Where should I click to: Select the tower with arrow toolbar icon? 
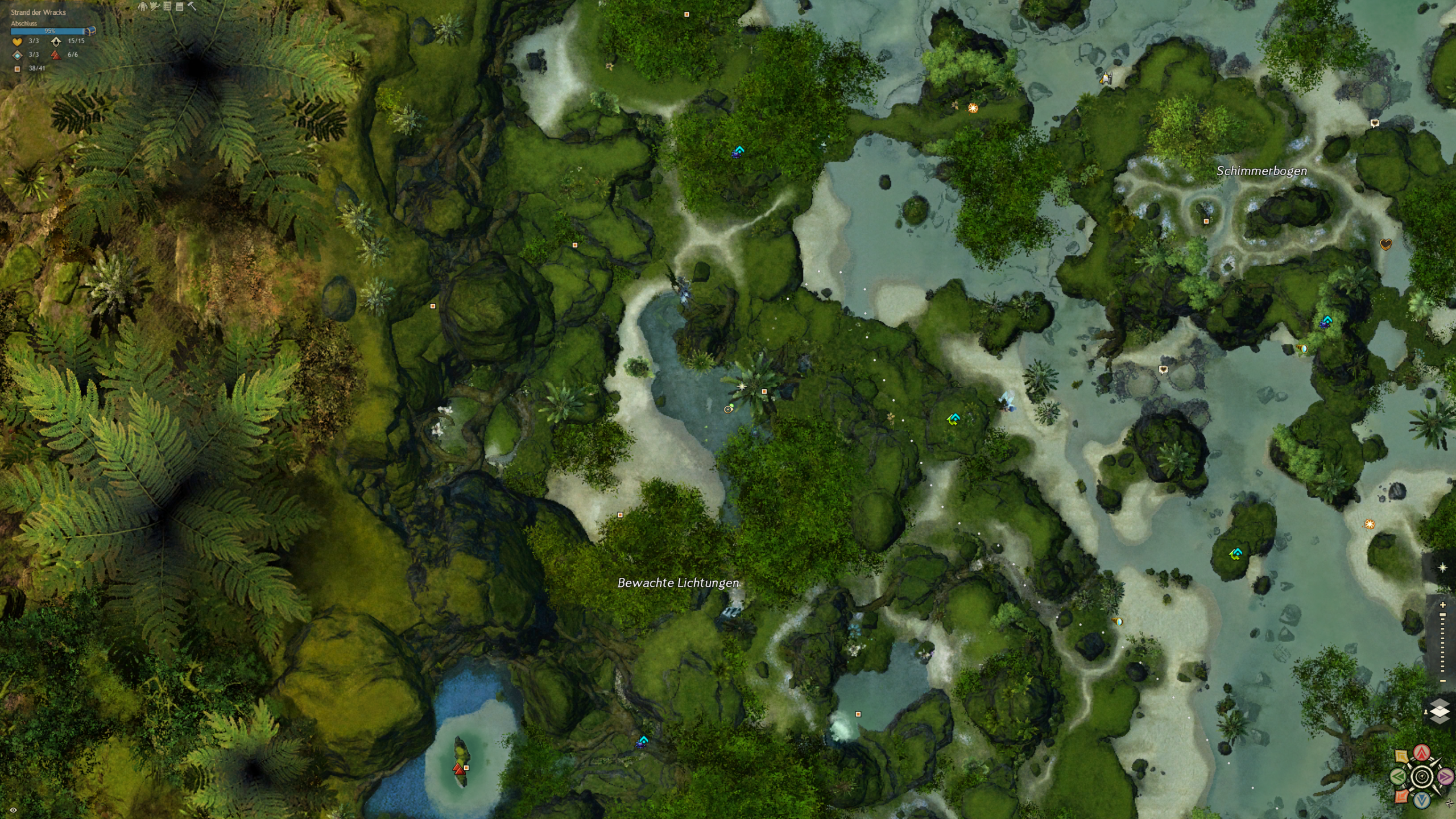pos(155,6)
